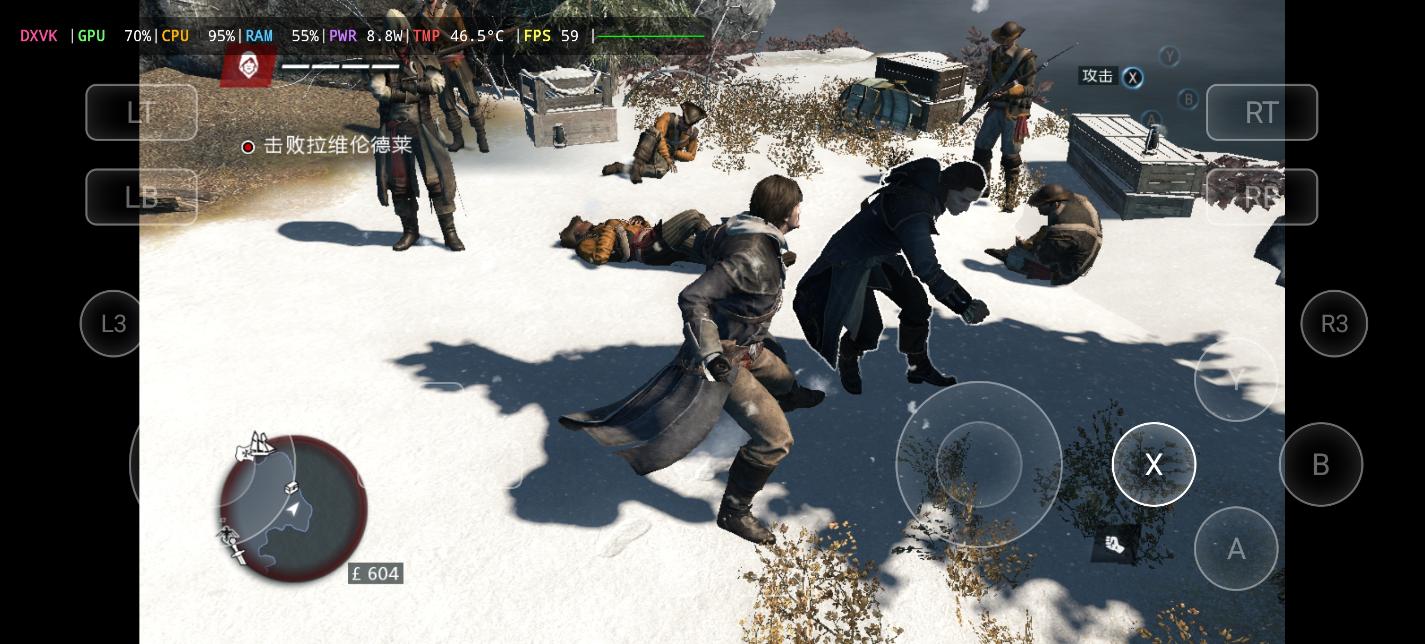Tap the L3 stick button

(x=114, y=324)
